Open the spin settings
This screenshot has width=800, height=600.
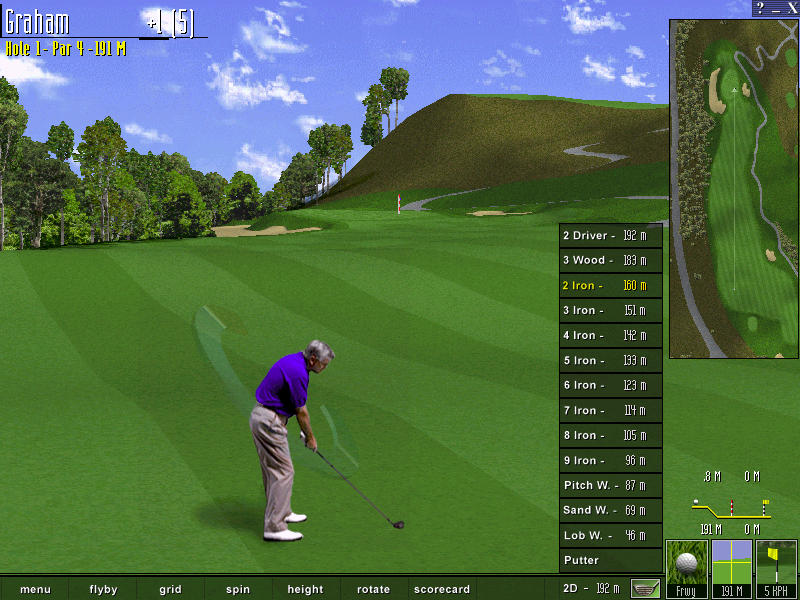click(238, 589)
